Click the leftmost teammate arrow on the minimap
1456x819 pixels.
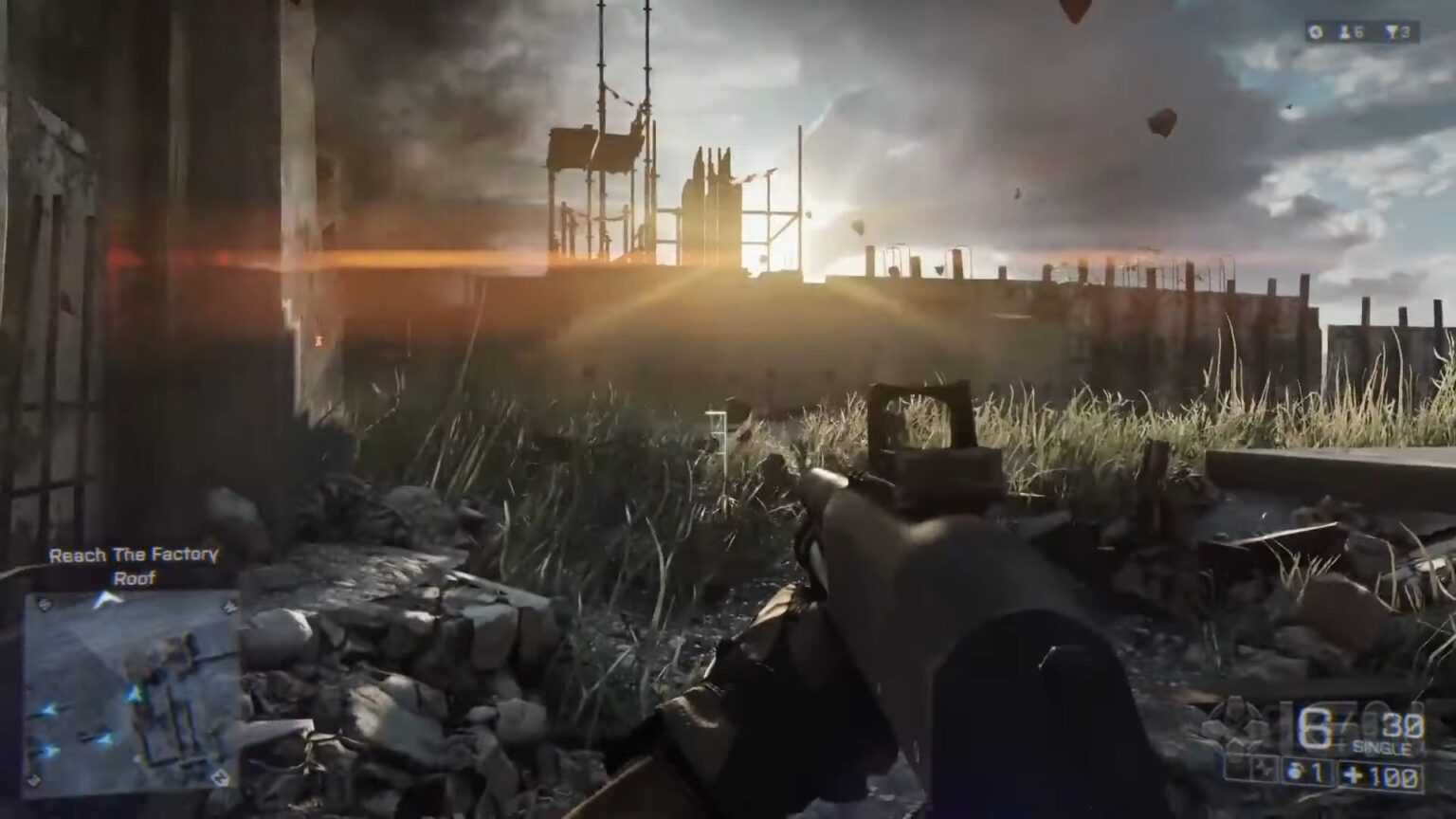click(46, 711)
